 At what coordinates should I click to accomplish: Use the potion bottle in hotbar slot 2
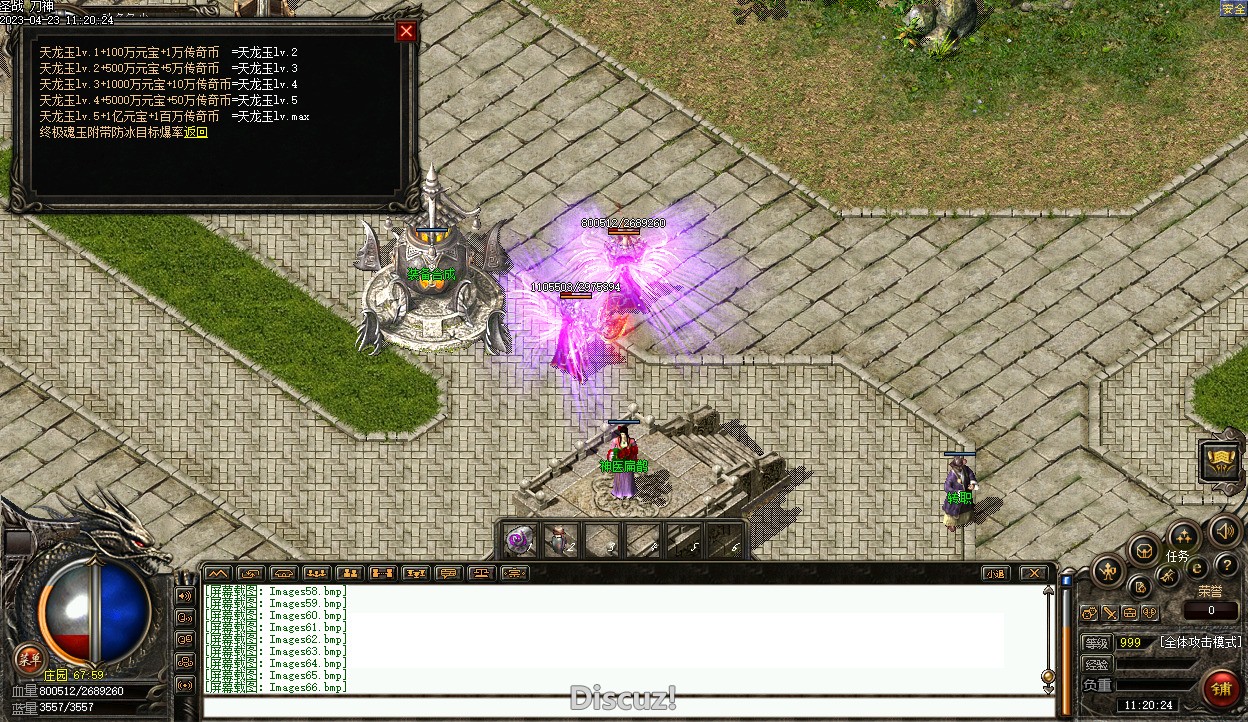tap(561, 540)
